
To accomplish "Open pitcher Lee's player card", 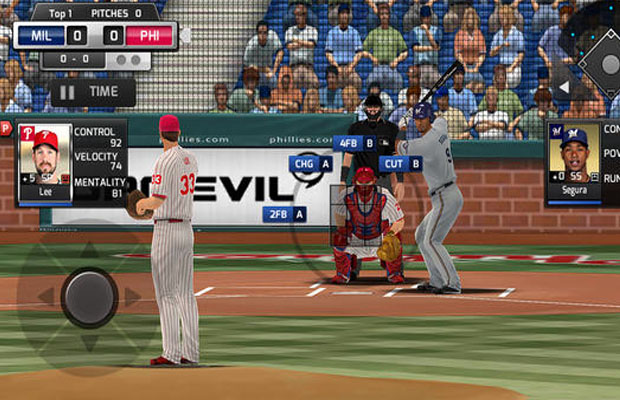I will tap(44, 162).
